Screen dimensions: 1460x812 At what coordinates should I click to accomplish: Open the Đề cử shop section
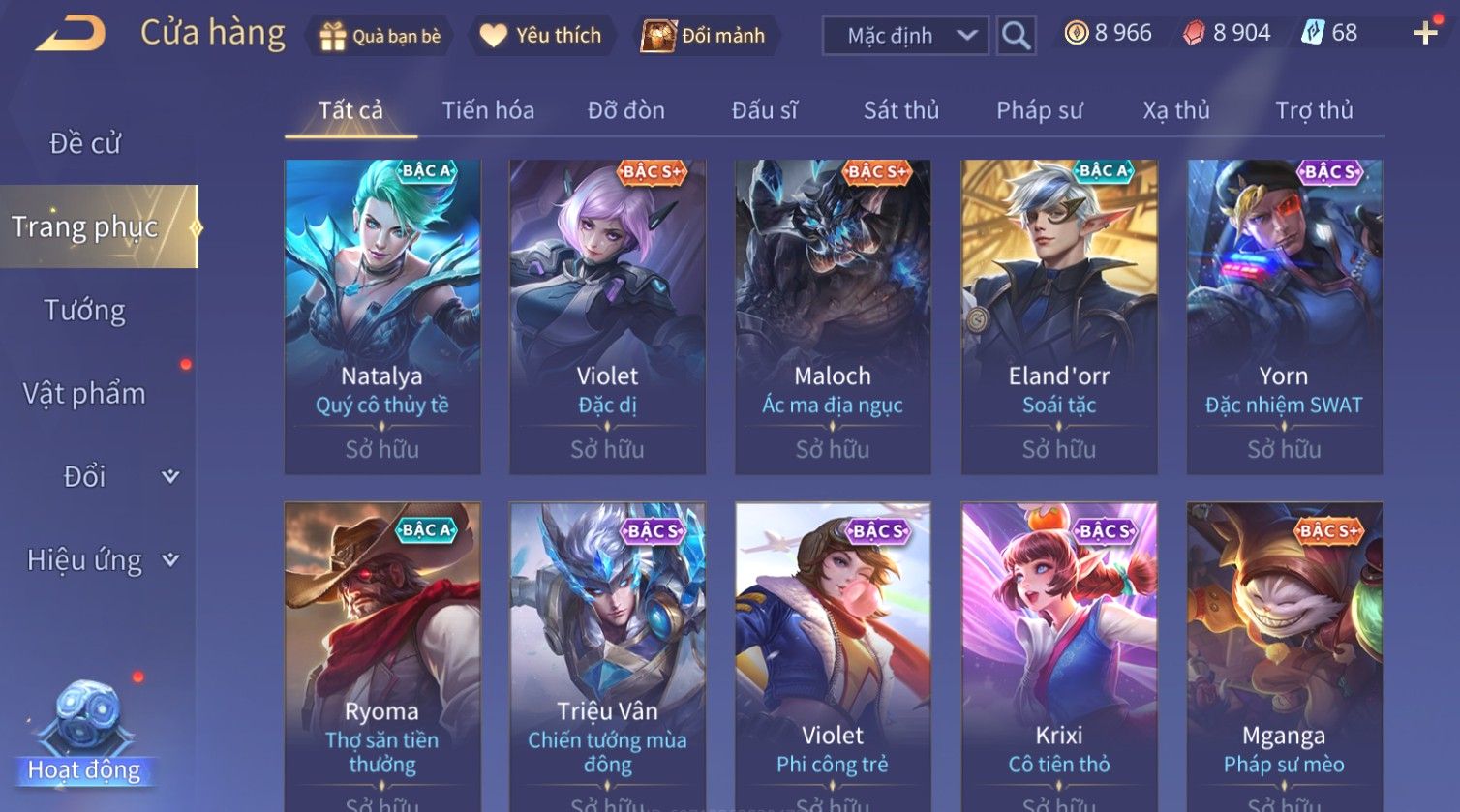pyautogui.click(x=85, y=143)
